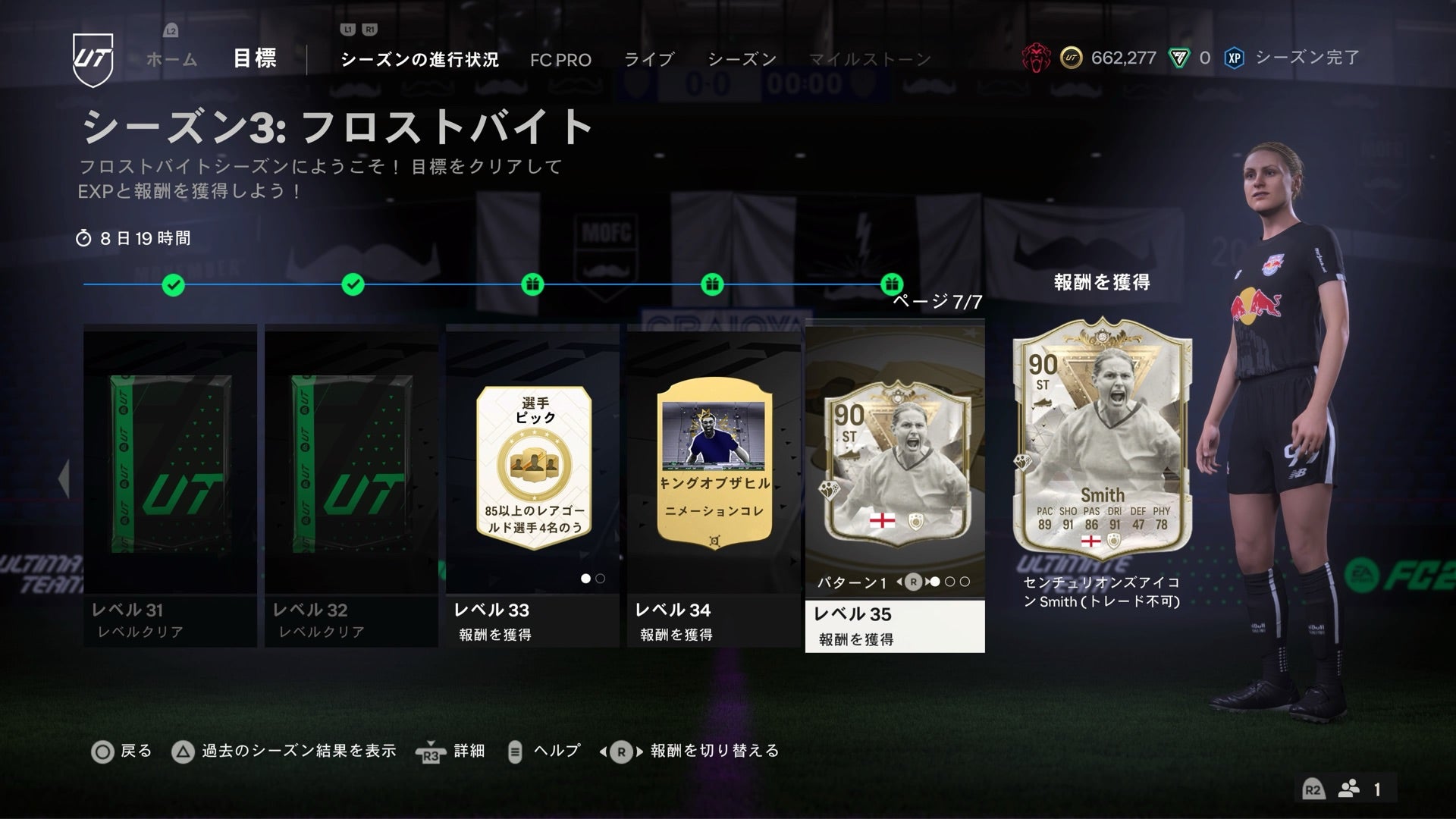1456x819 pixels.
Task: Click the level 34 gift marker
Action: click(x=711, y=285)
